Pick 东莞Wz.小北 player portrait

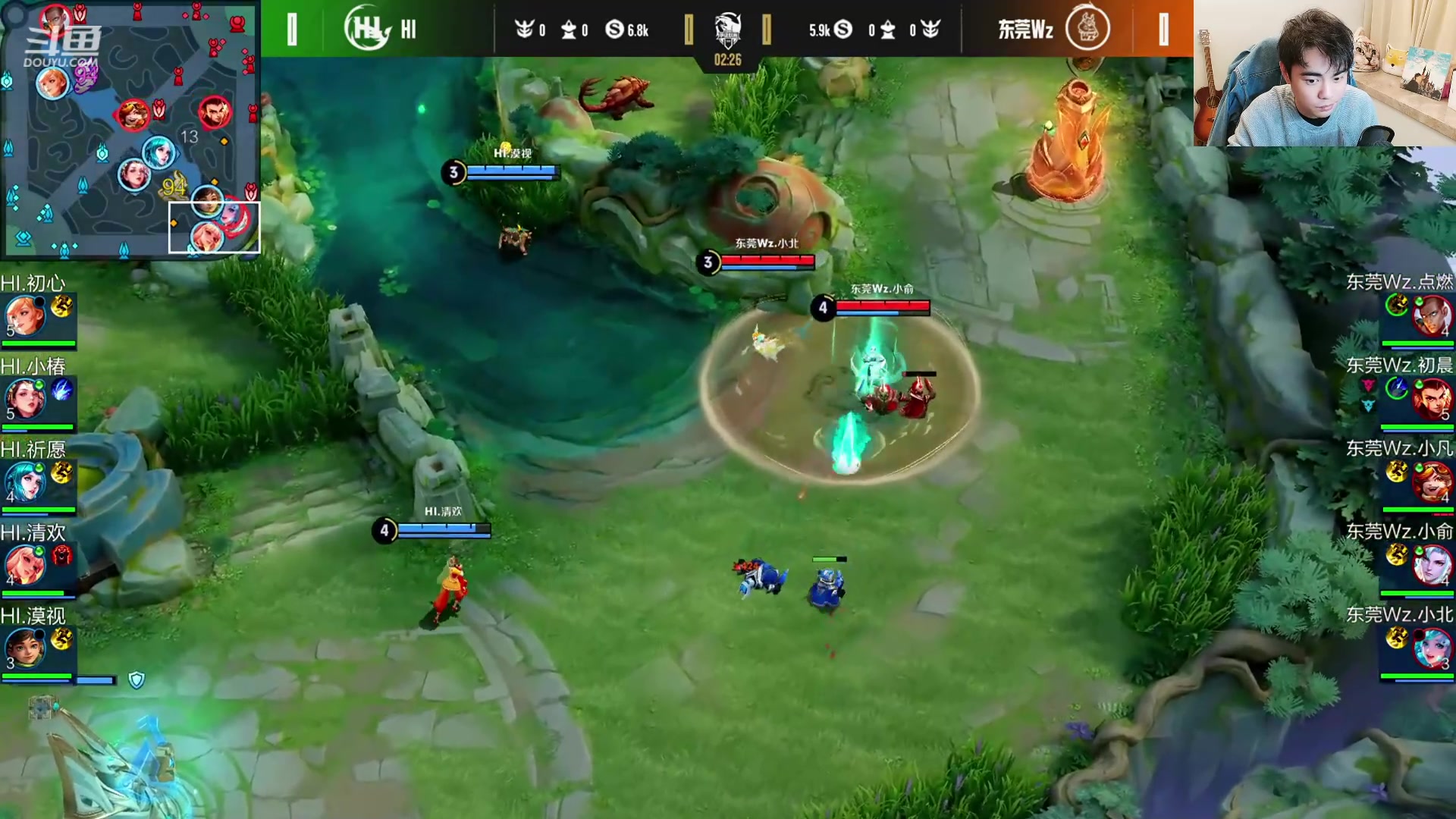click(1431, 648)
